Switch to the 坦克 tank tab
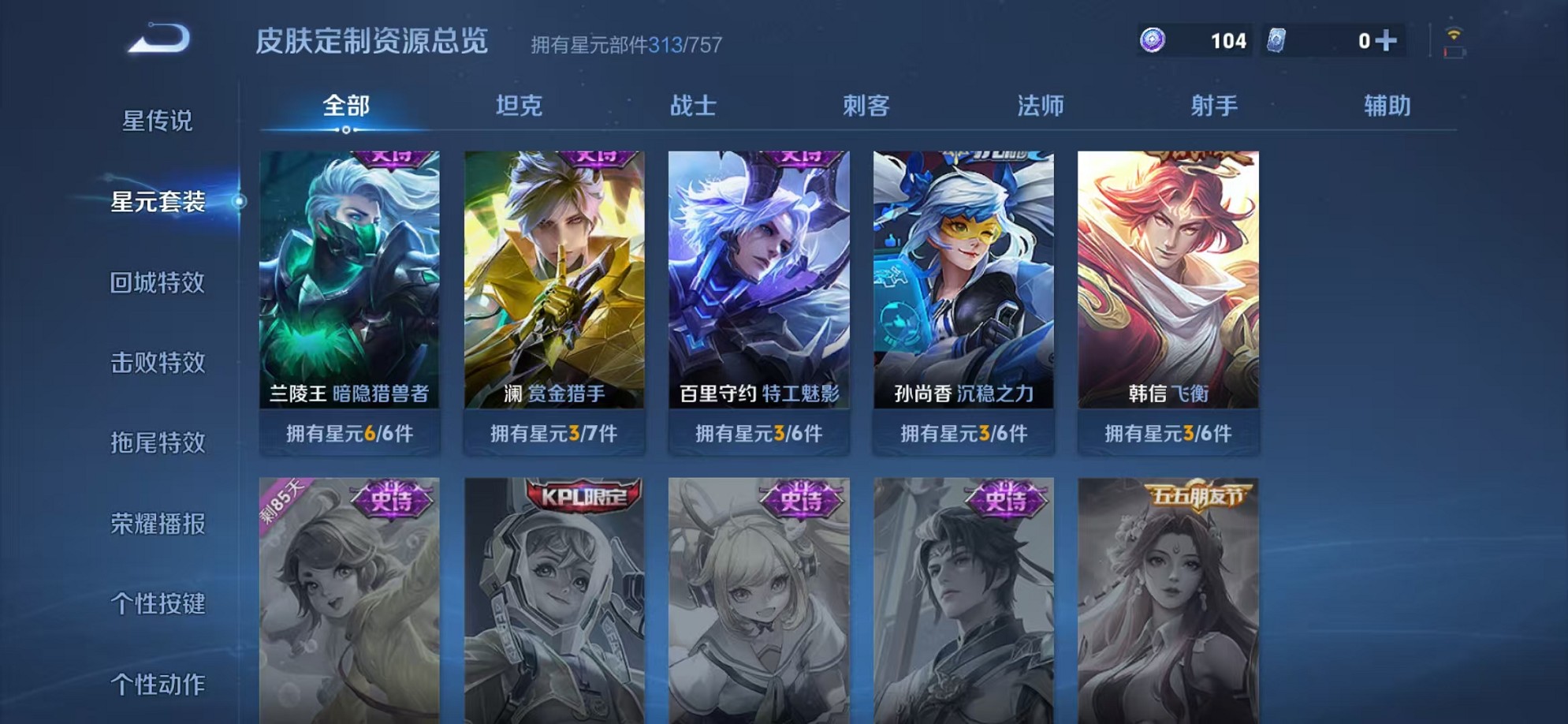The height and width of the screenshot is (724, 1568). pos(516,105)
